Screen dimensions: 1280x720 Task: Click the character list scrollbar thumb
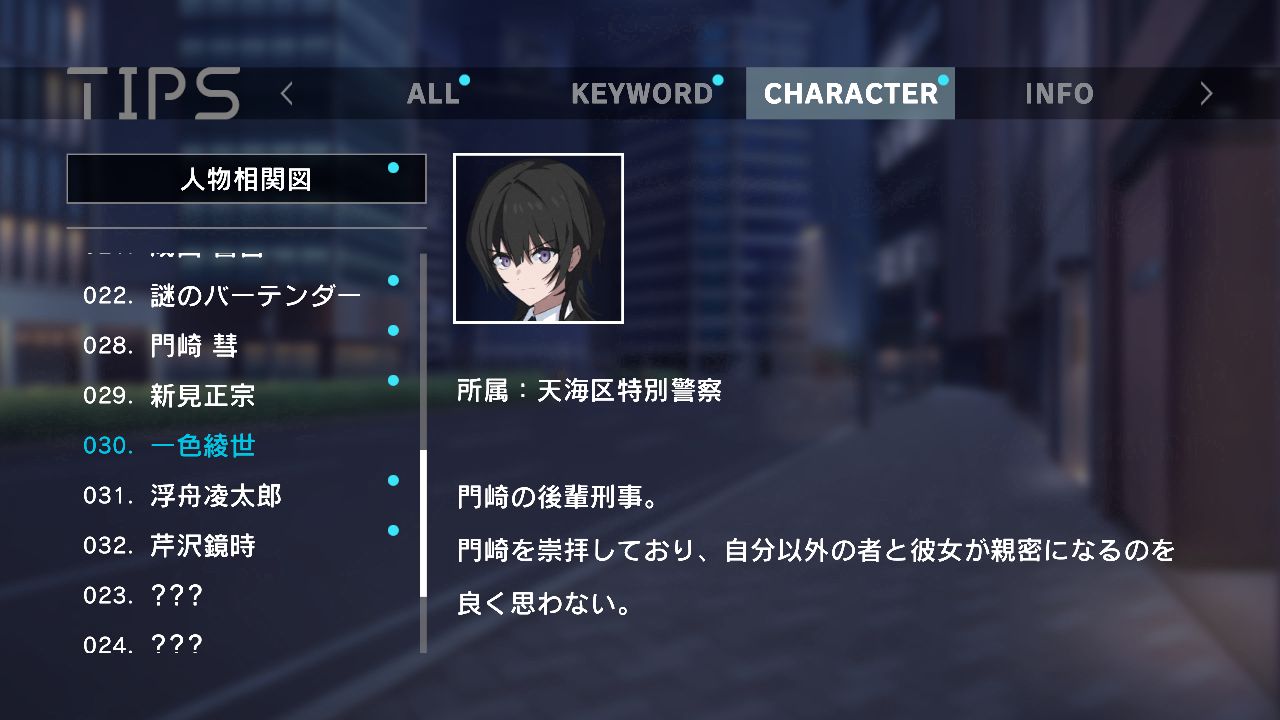[423, 523]
